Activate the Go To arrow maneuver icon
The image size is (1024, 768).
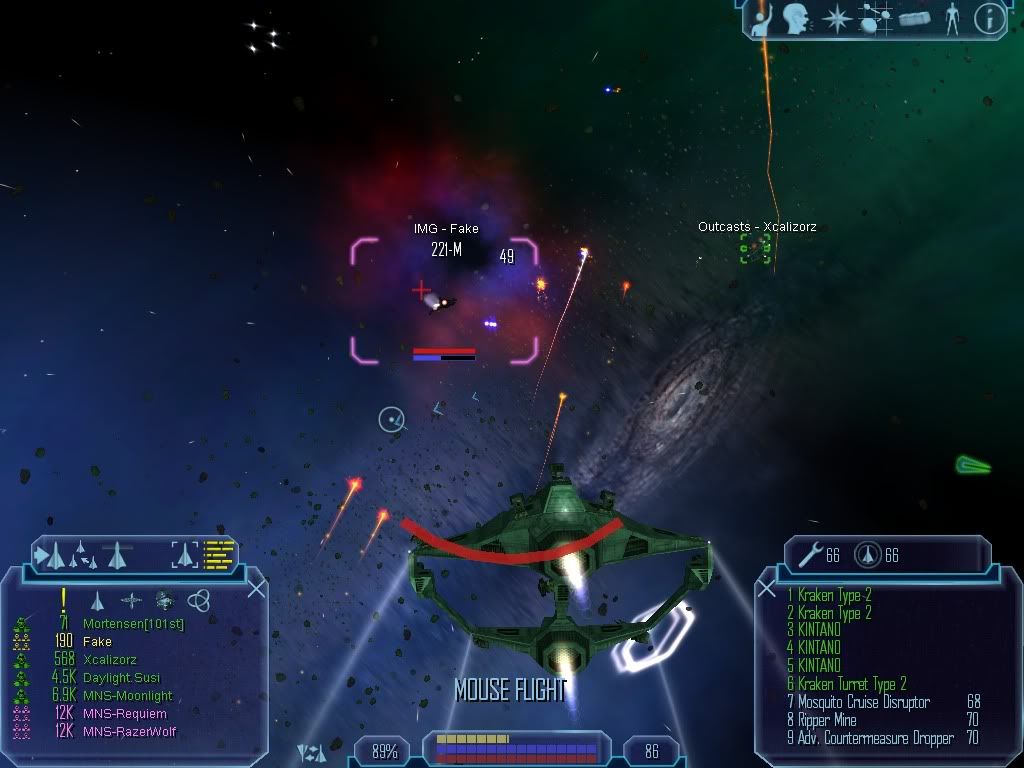click(50, 553)
